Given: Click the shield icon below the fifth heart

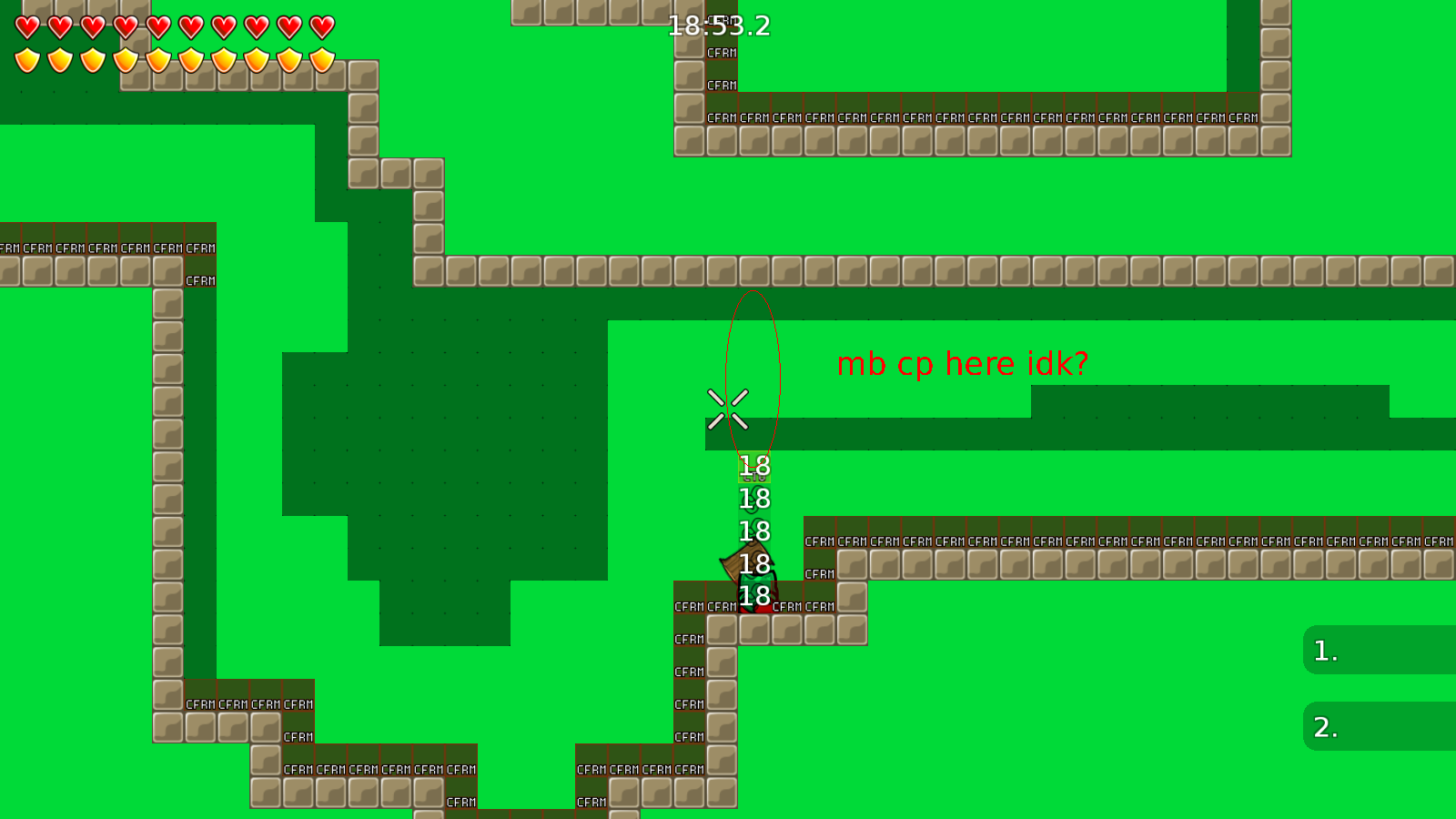Looking at the screenshot, I should 159,58.
